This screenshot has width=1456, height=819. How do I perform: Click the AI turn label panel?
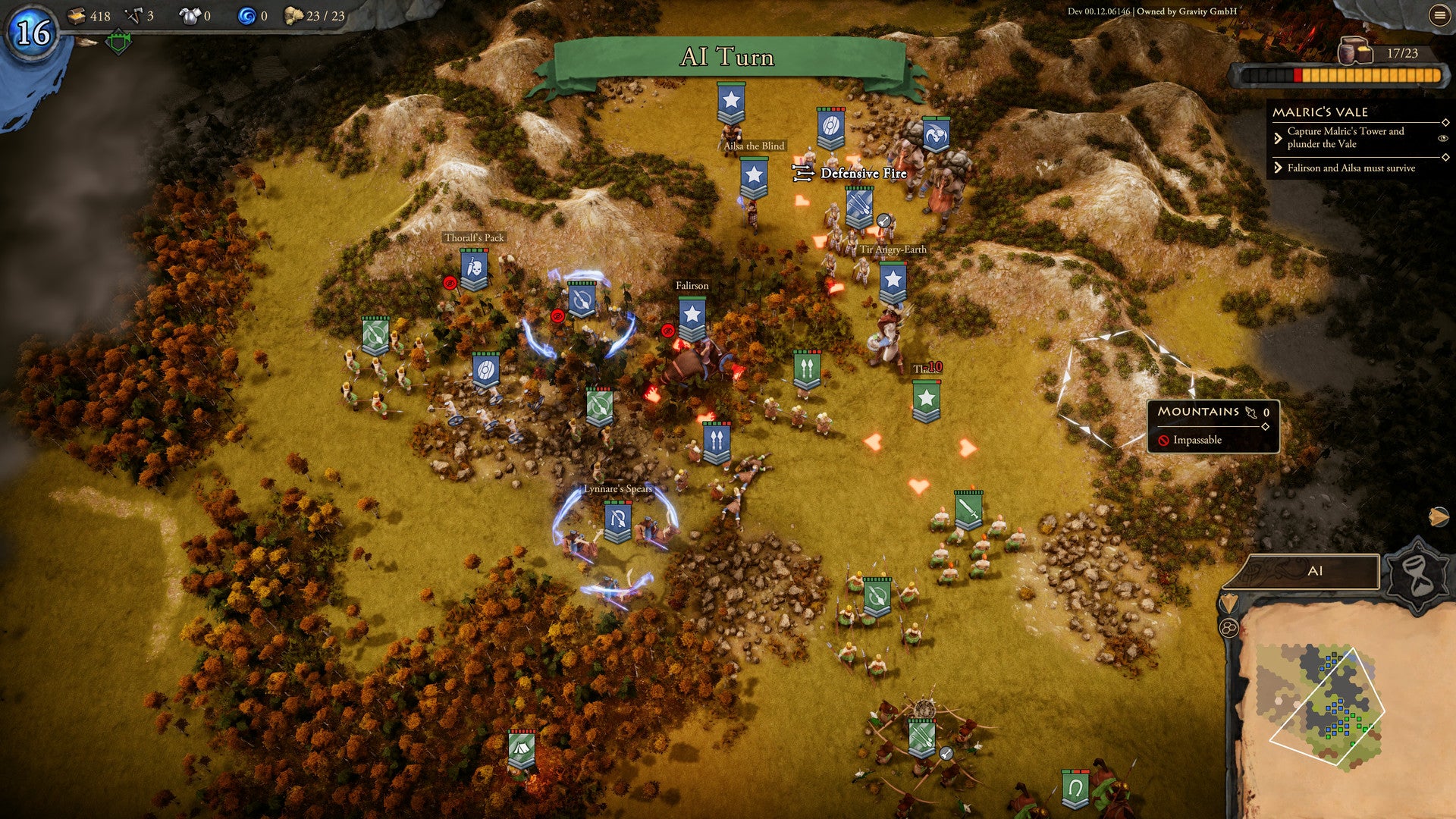pos(1314,572)
